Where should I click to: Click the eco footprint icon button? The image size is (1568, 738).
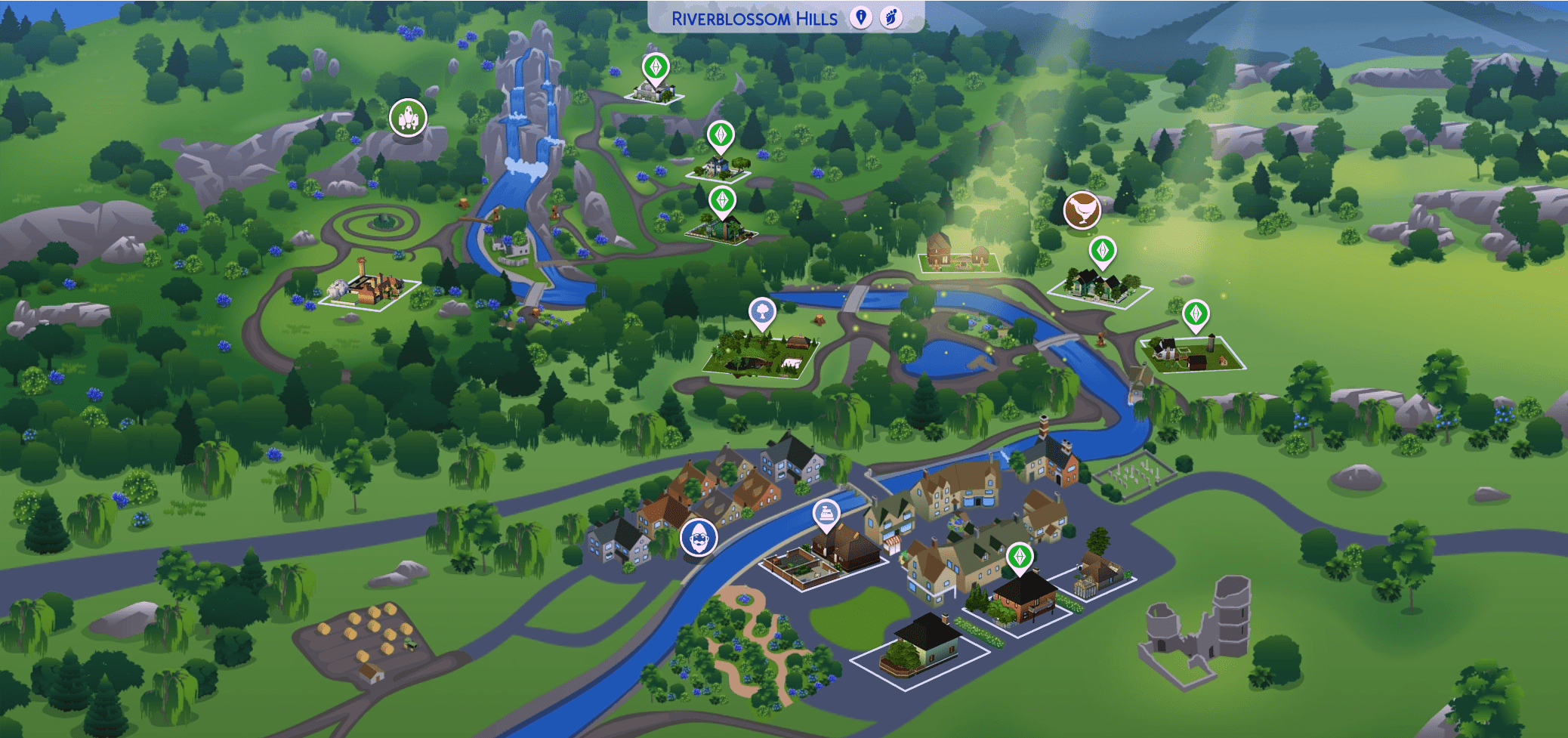click(891, 17)
